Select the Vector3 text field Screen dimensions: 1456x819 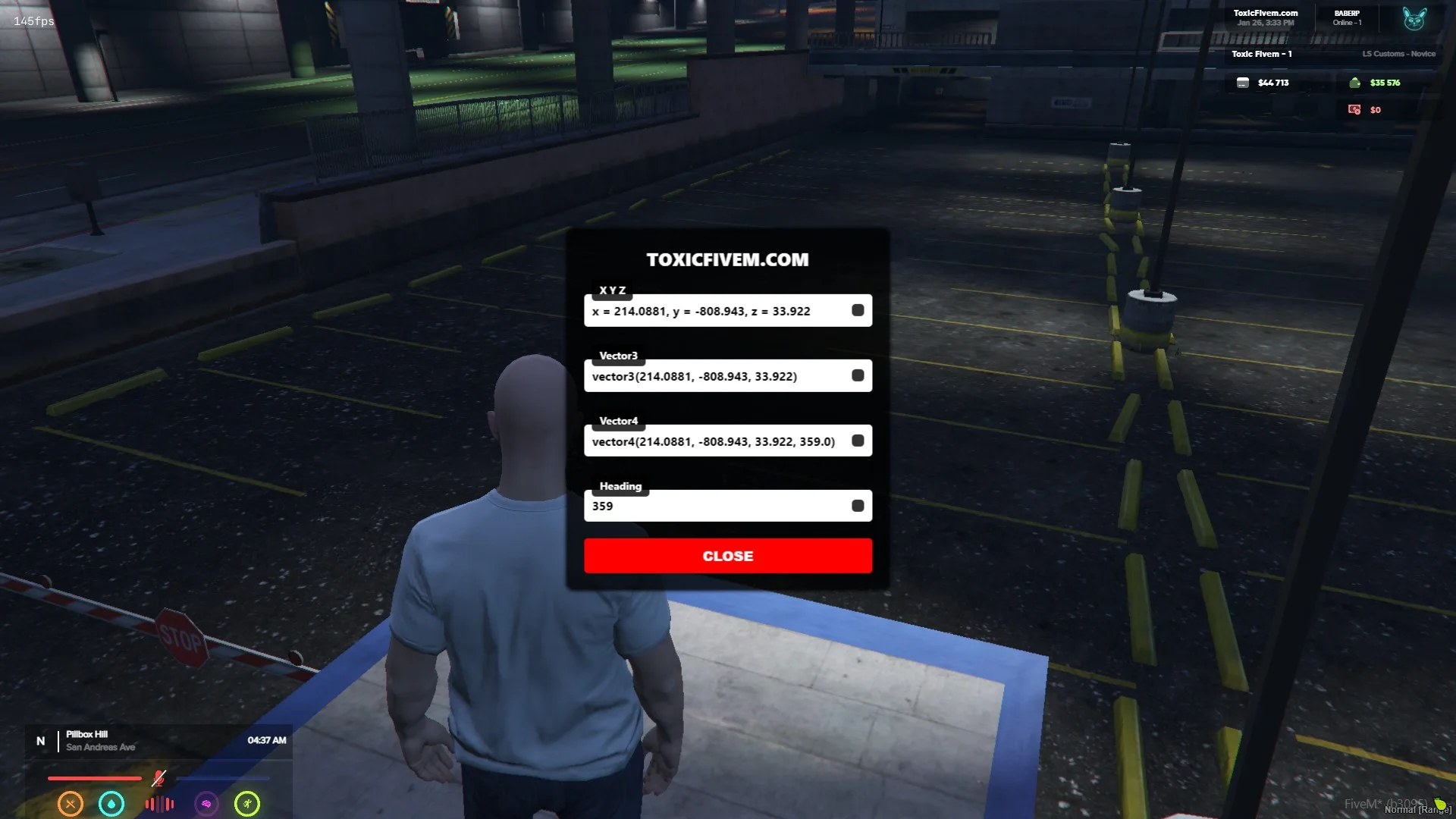point(713,376)
